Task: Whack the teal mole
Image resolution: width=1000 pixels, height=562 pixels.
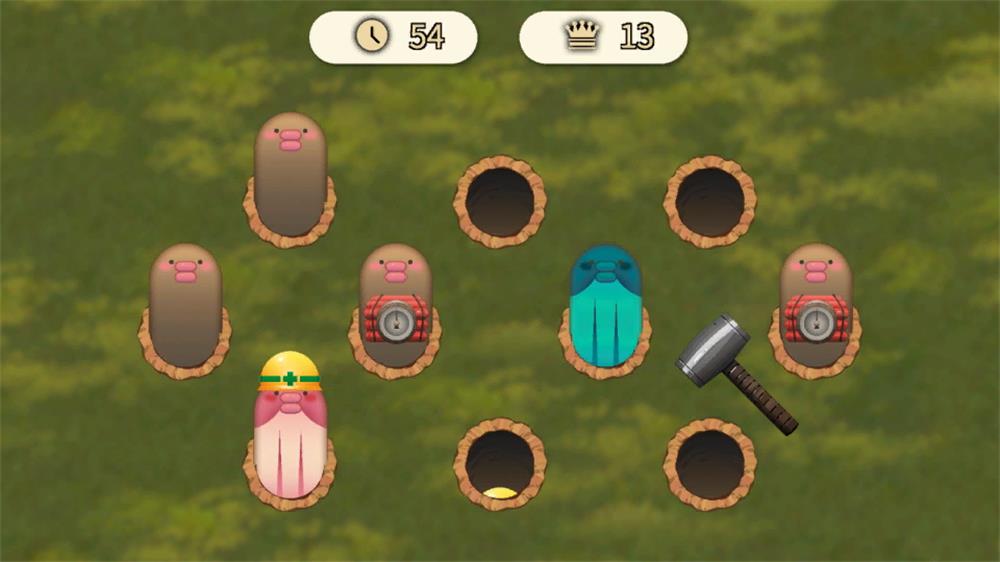Action: click(604, 300)
